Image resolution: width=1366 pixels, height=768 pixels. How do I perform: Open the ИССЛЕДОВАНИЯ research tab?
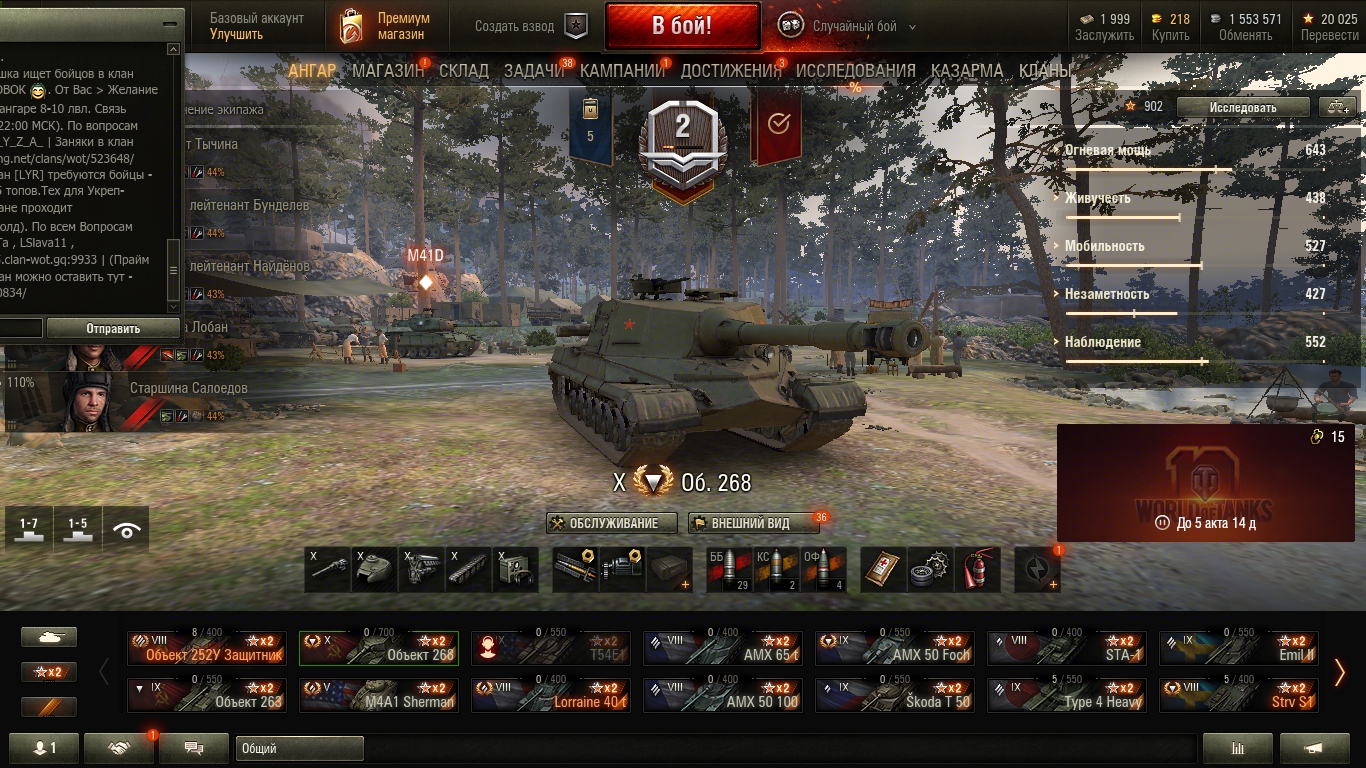click(855, 71)
